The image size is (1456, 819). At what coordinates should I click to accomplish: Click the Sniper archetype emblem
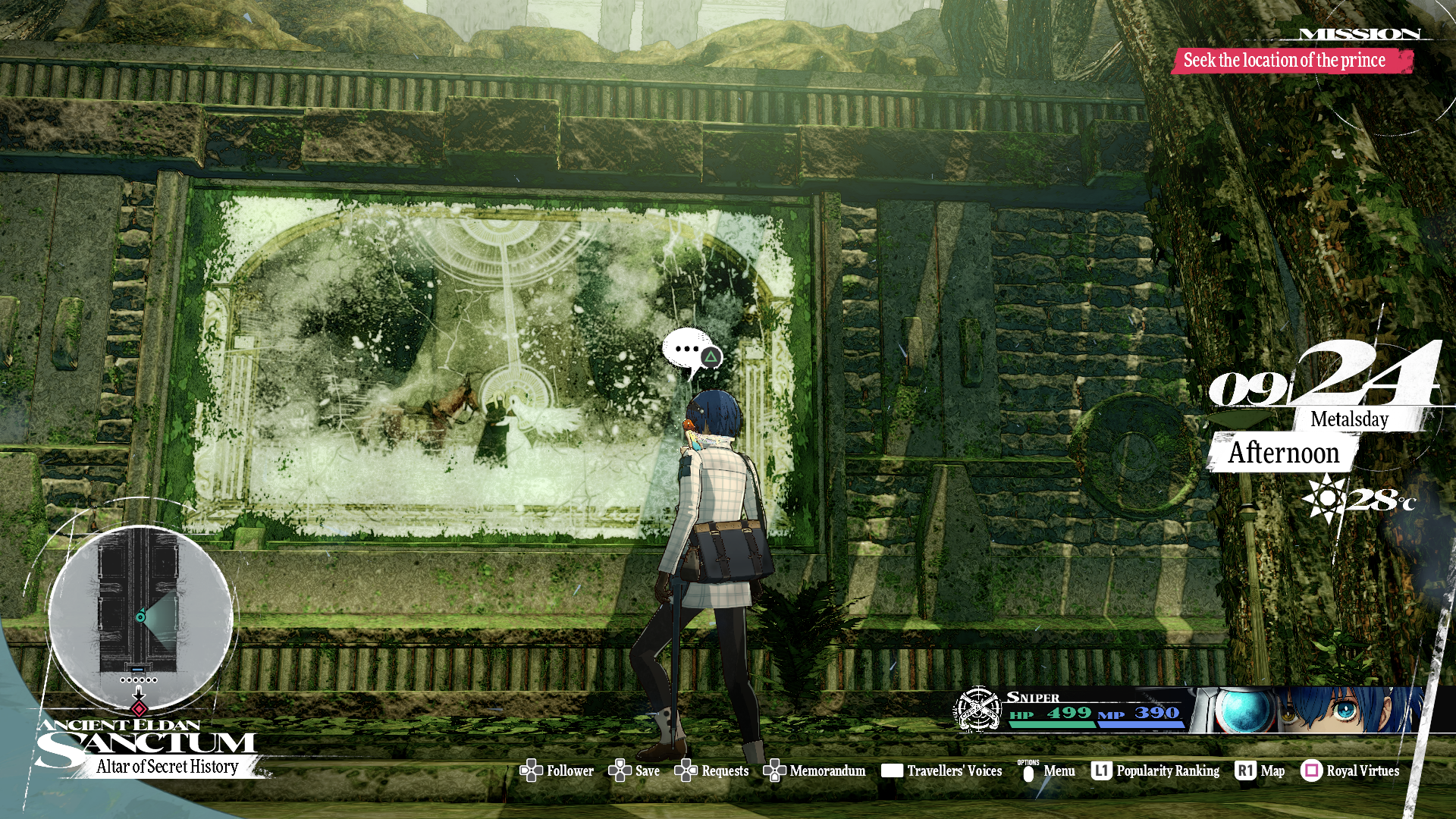tap(977, 710)
